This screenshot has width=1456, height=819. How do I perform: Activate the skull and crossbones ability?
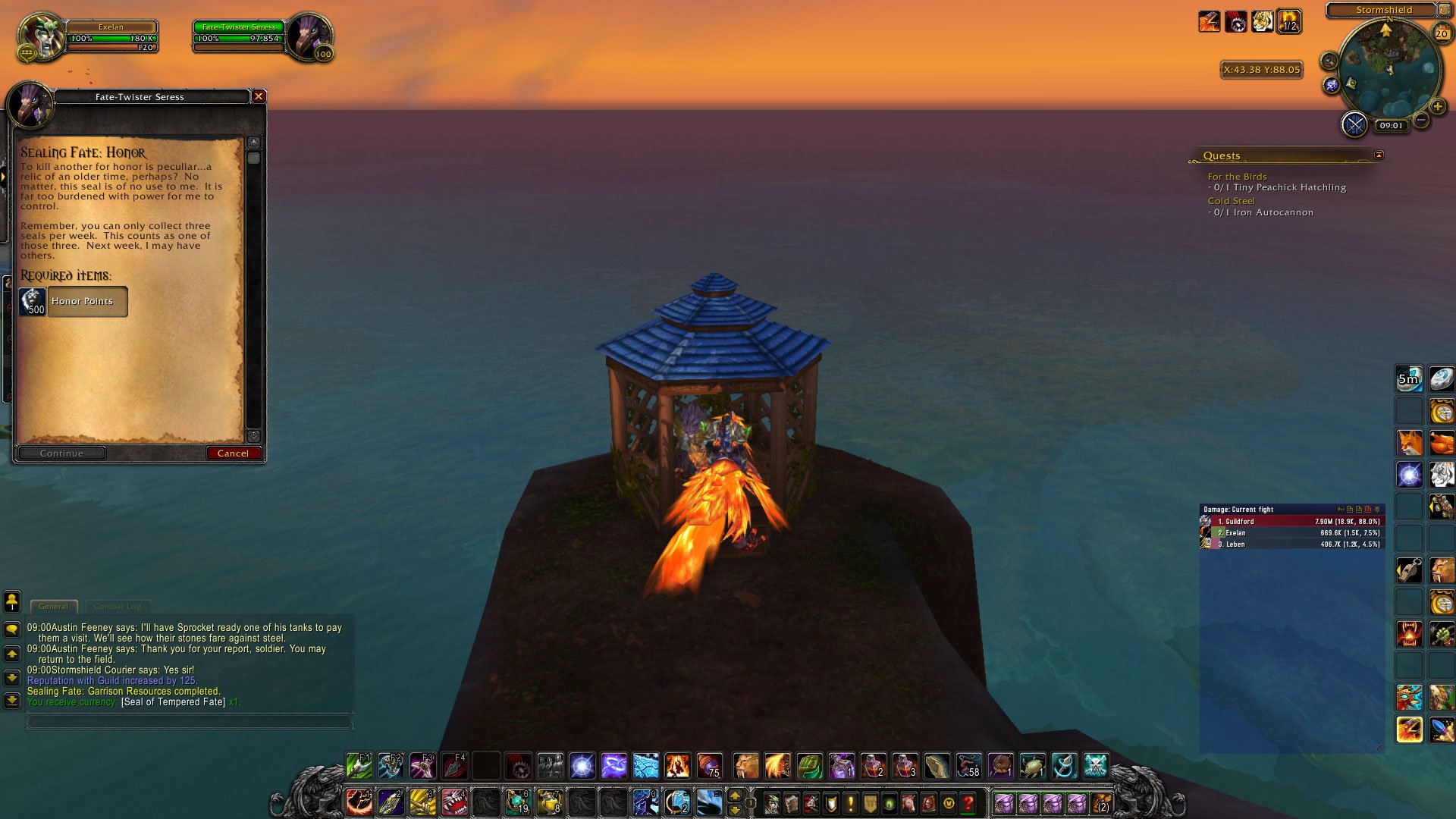click(x=1096, y=766)
